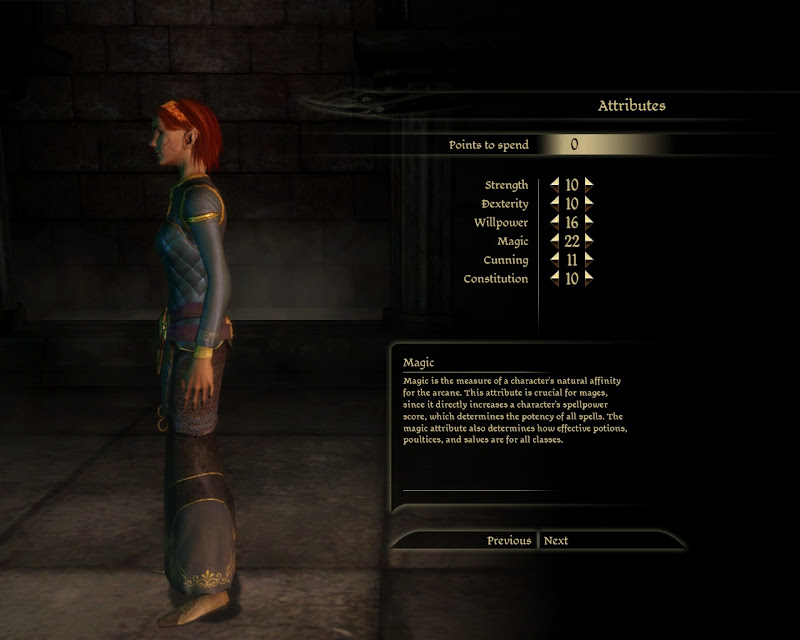Decrease the Strength attribute

pyautogui.click(x=555, y=185)
